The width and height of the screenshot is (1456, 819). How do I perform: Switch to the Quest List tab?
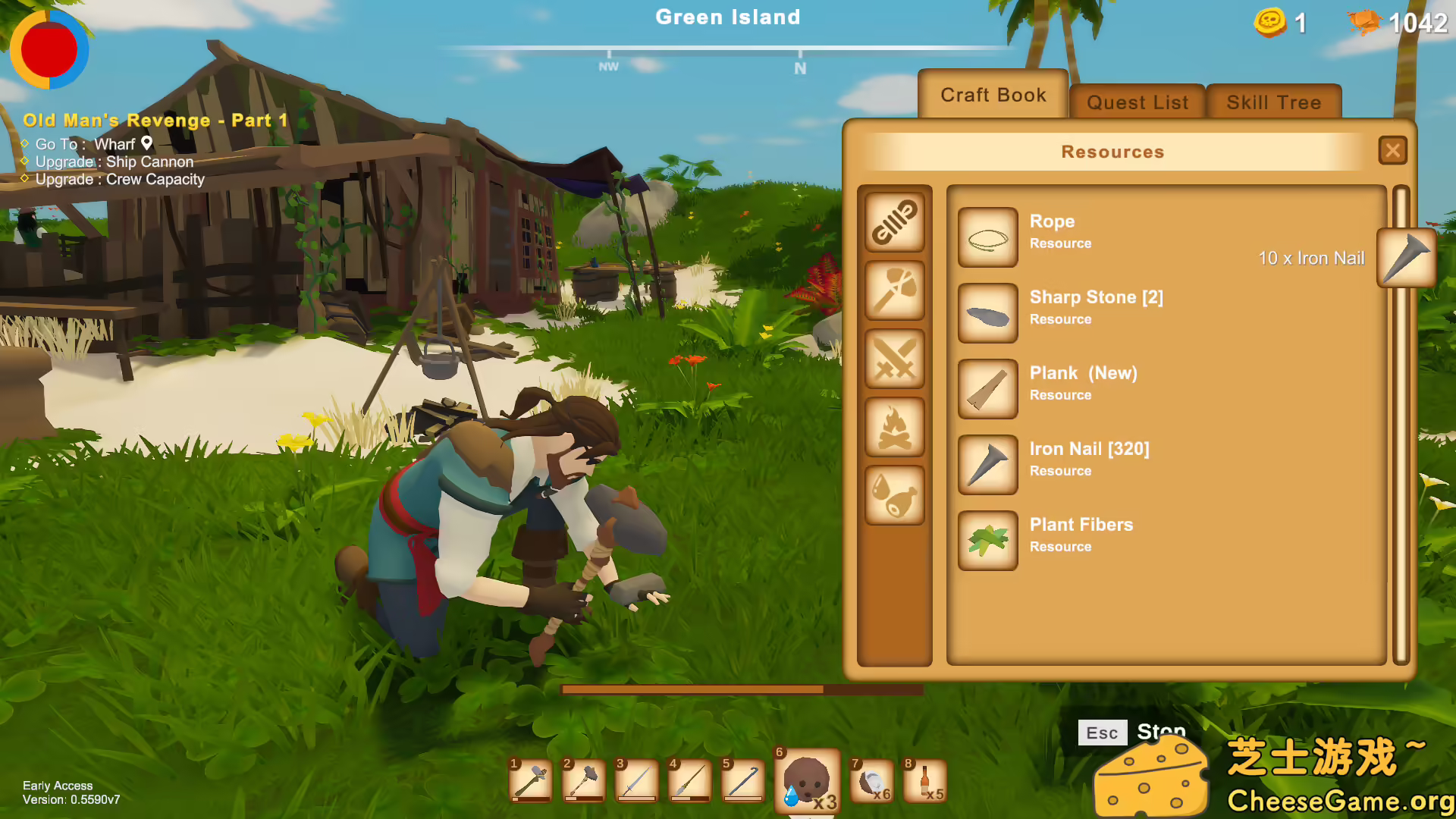point(1136,102)
